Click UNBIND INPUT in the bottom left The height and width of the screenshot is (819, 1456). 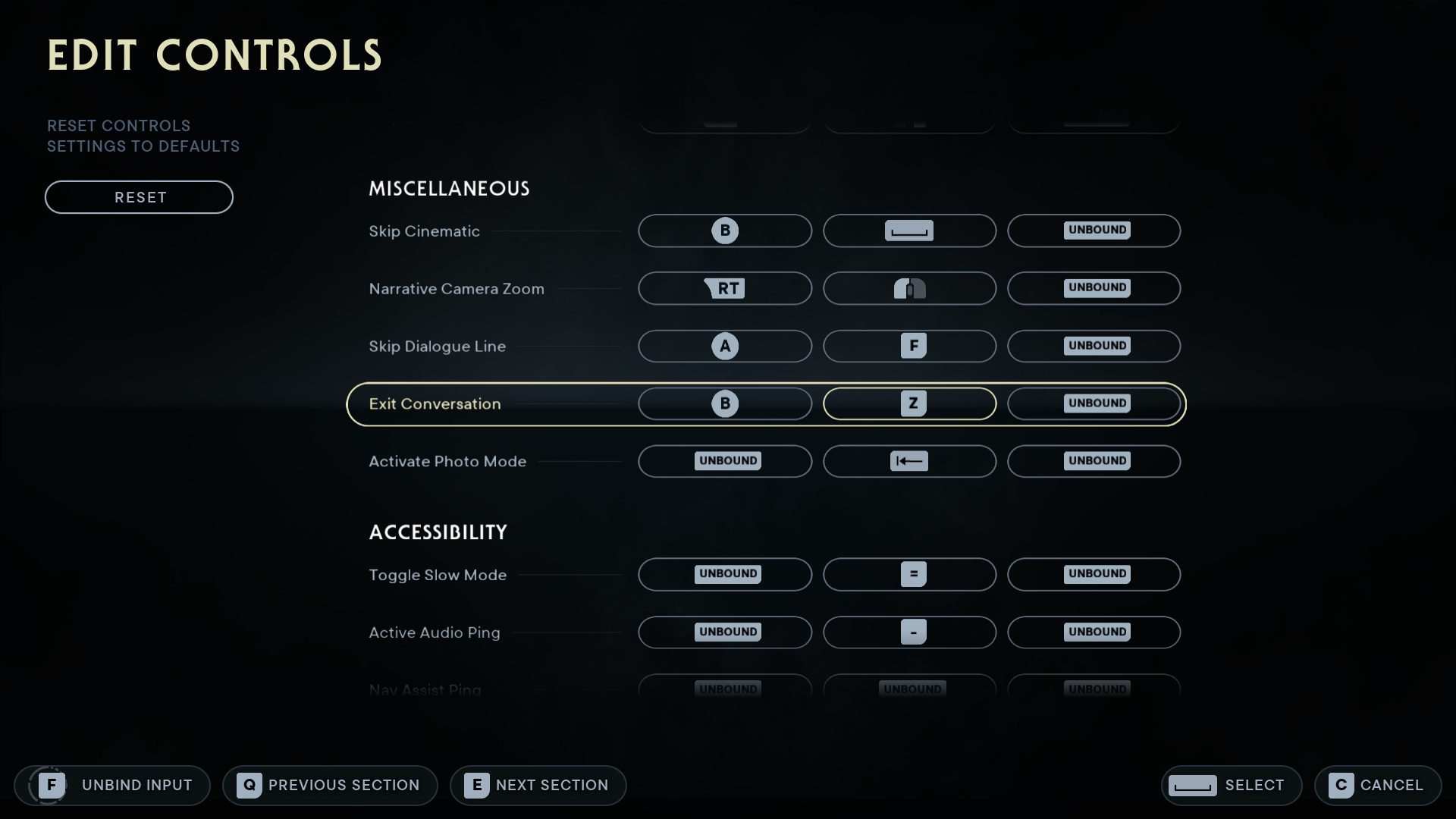pyautogui.click(x=112, y=785)
